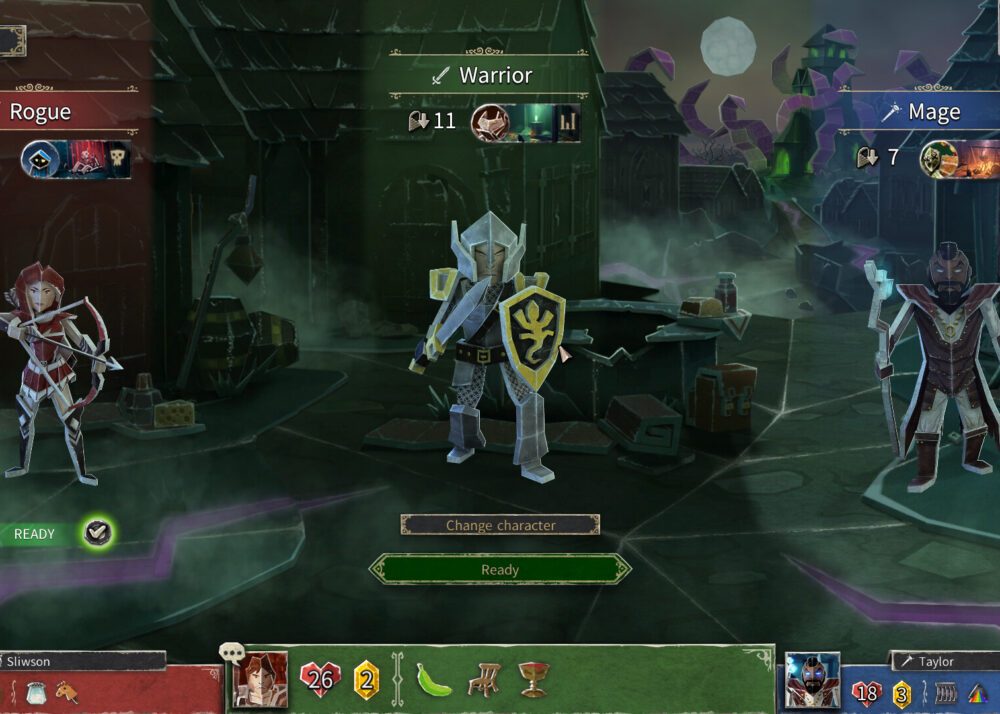Viewport: 1000px width, 714px height.
Task: Click Taylor's Mage portrait
Action: pos(811,681)
